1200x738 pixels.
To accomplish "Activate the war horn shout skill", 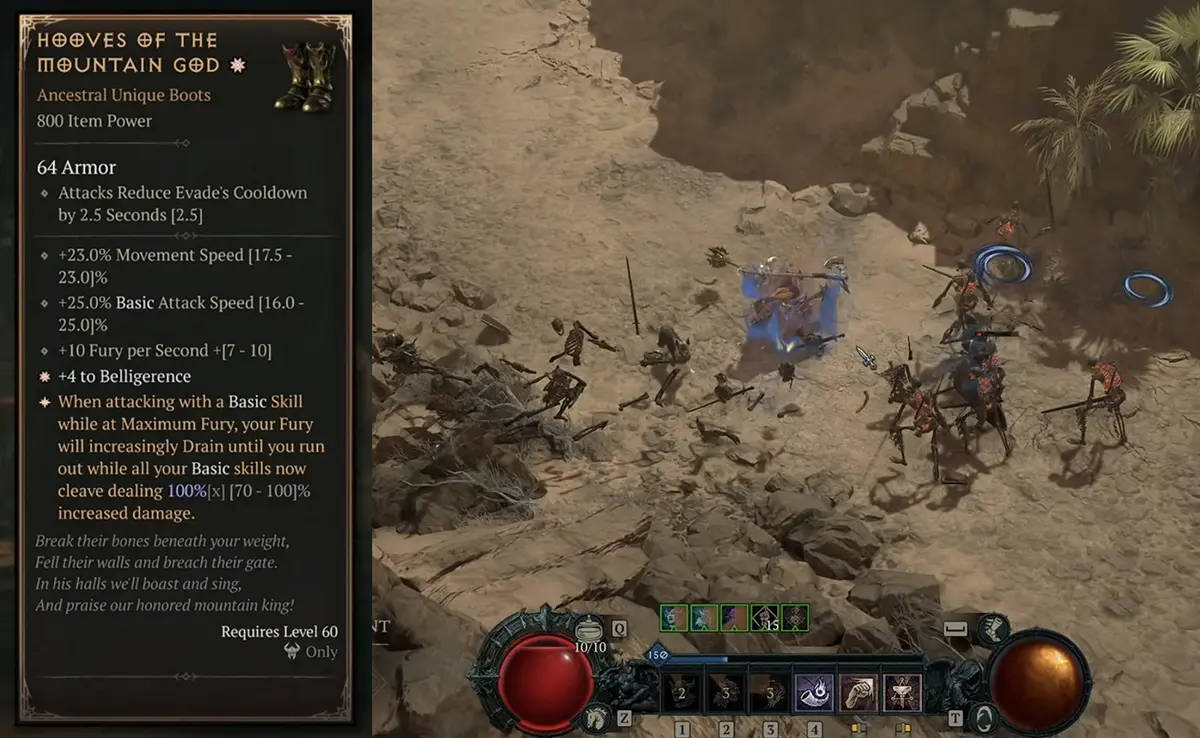I will coord(815,692).
